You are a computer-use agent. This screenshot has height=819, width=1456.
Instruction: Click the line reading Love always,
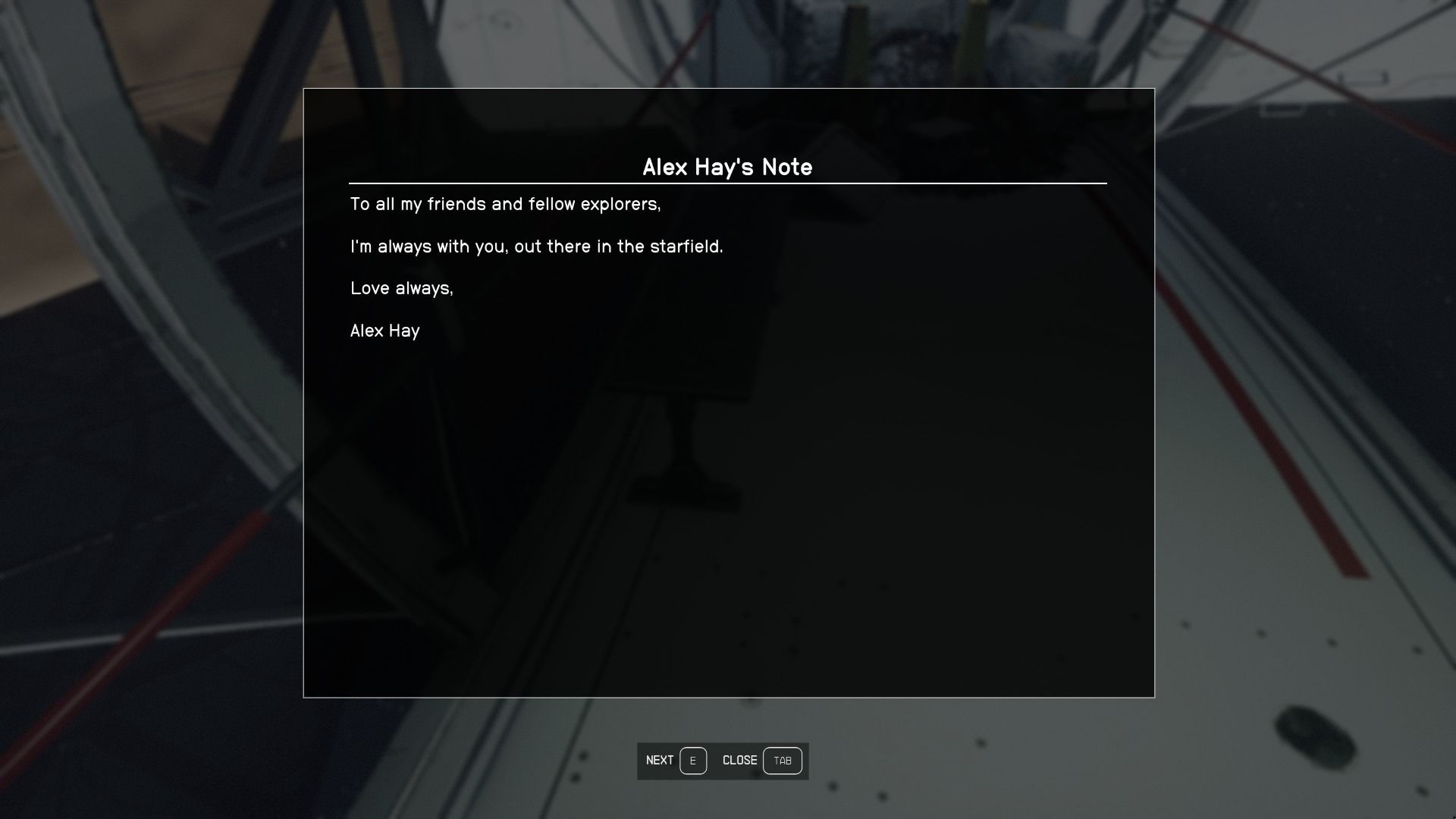coord(403,288)
